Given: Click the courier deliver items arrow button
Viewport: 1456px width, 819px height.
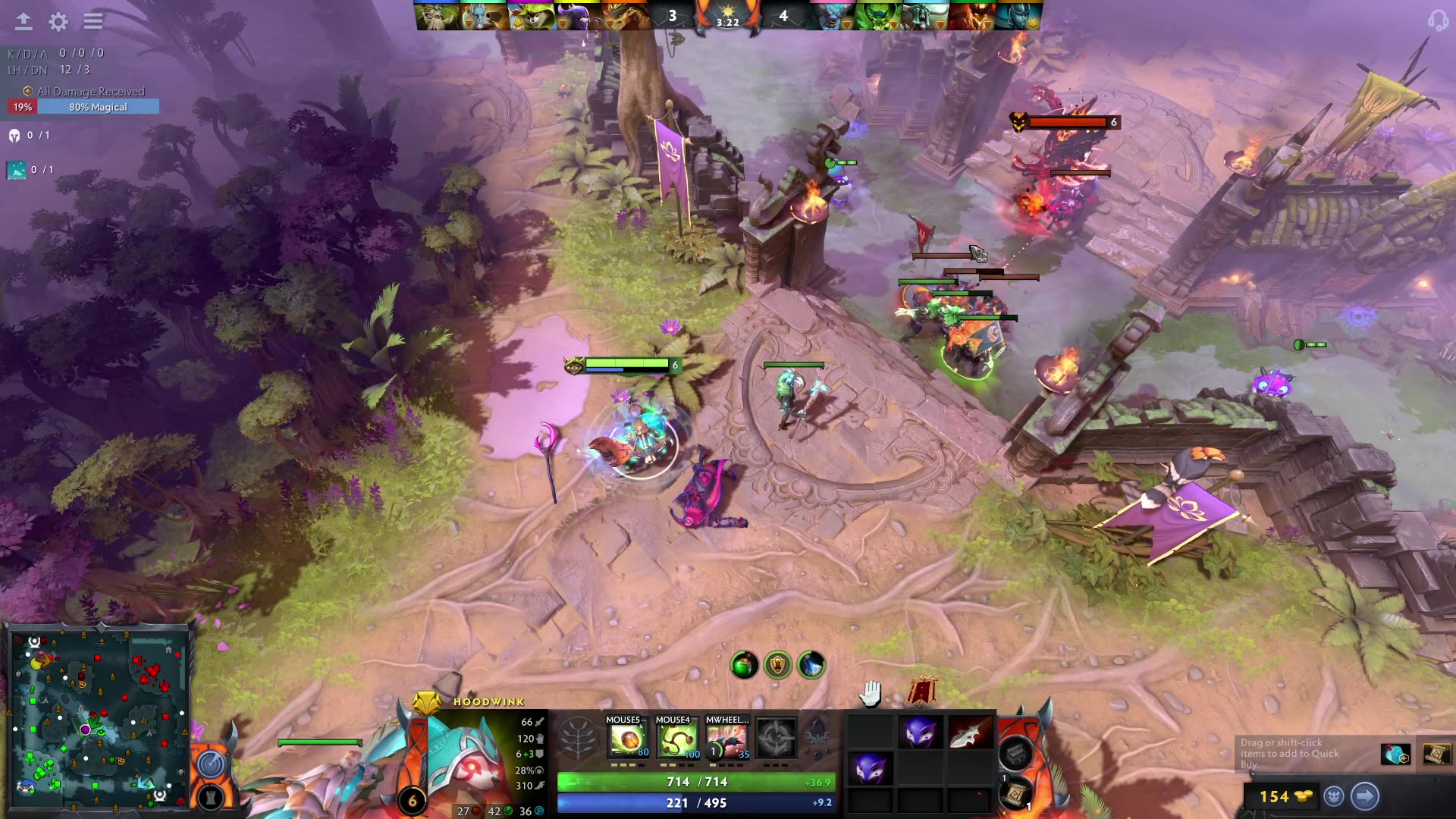Looking at the screenshot, I should pos(1365,796).
